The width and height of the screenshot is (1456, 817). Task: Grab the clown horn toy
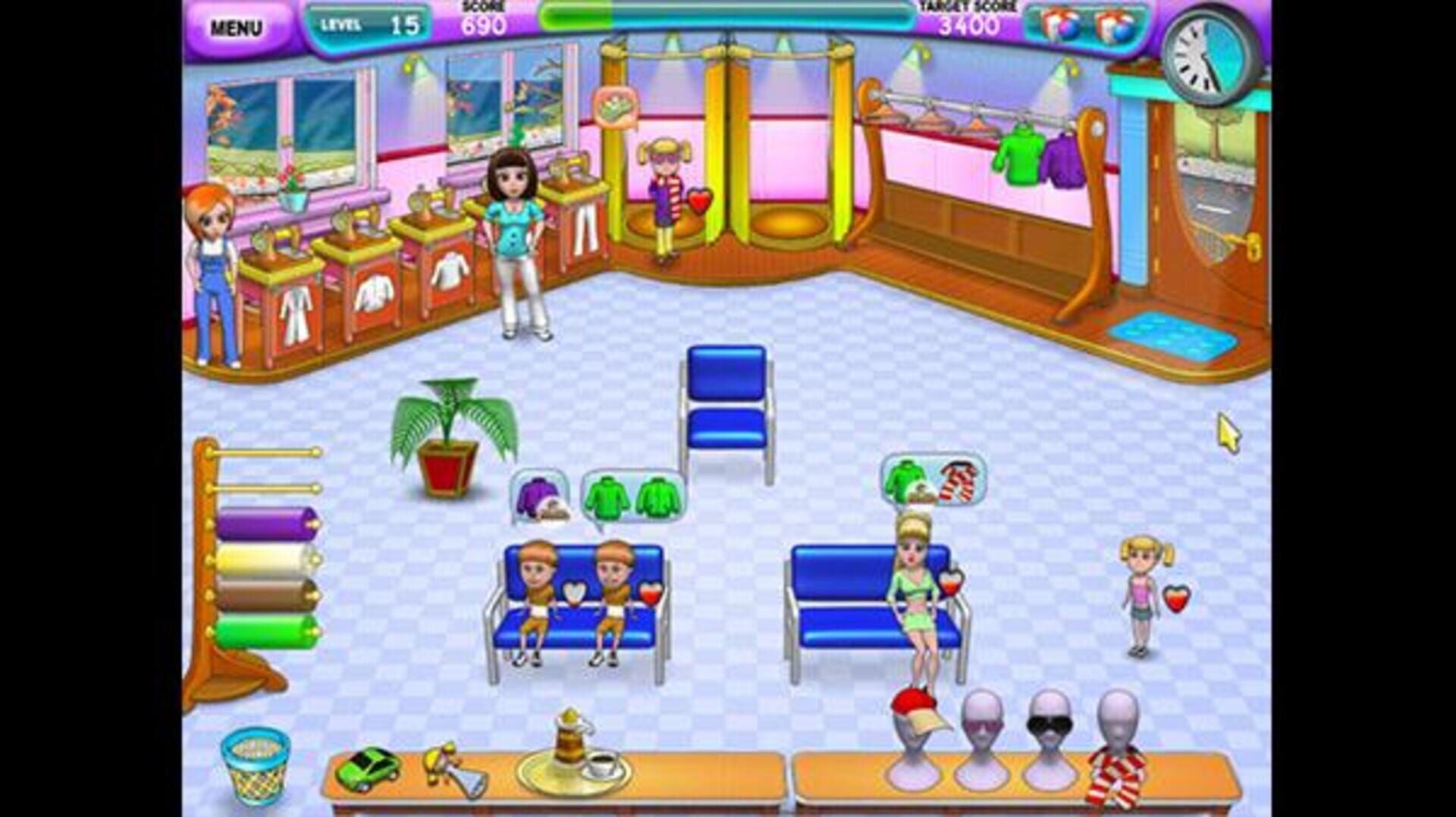[x=447, y=765]
